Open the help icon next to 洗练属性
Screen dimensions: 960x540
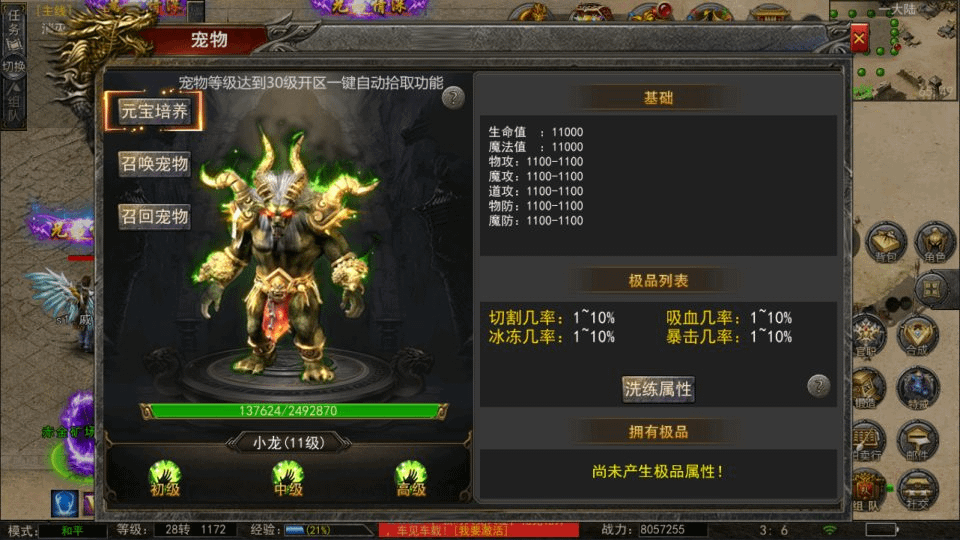tap(819, 386)
